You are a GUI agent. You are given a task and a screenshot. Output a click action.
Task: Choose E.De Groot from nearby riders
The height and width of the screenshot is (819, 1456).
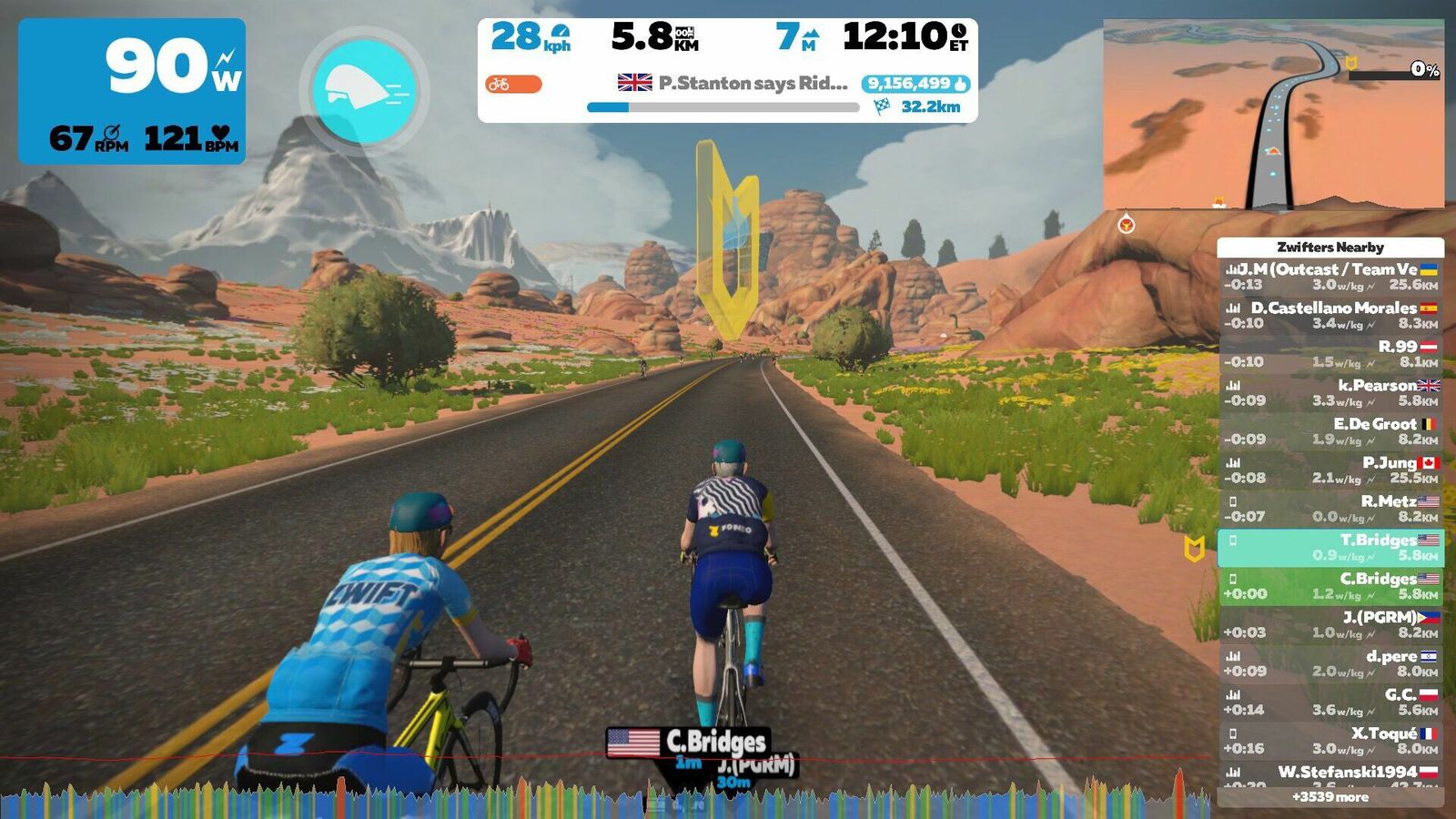coord(1330,431)
